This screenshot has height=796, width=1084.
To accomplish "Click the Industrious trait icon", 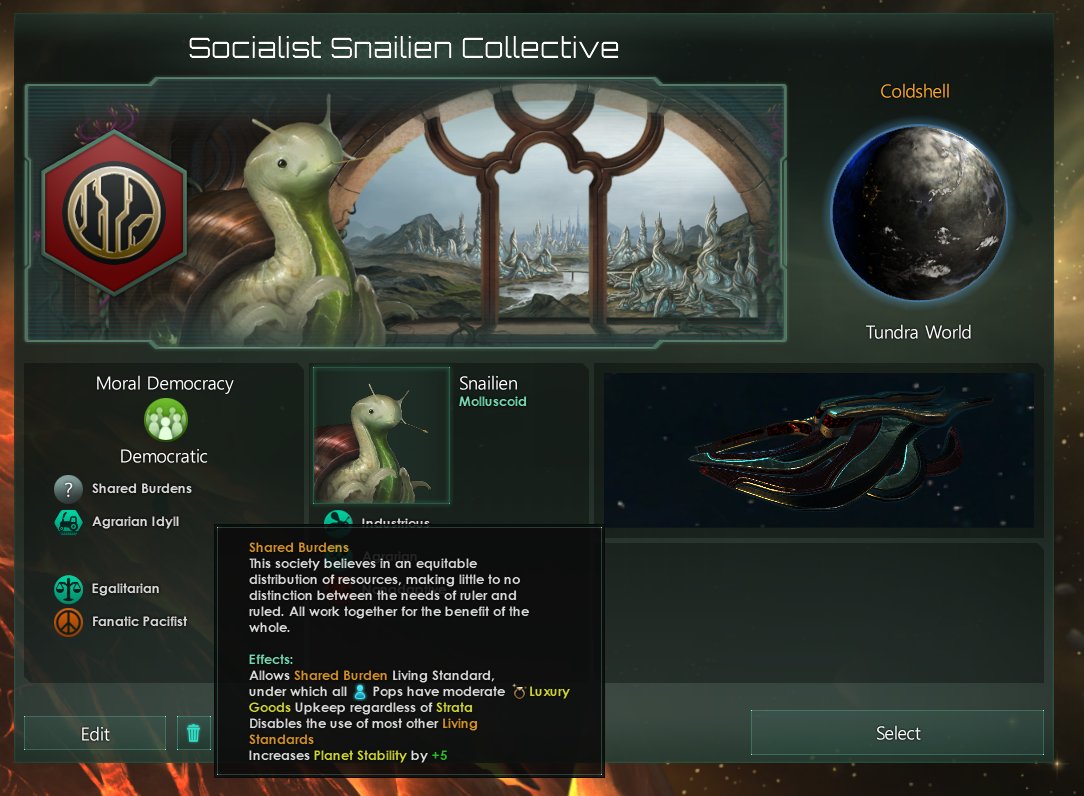I will (x=338, y=521).
